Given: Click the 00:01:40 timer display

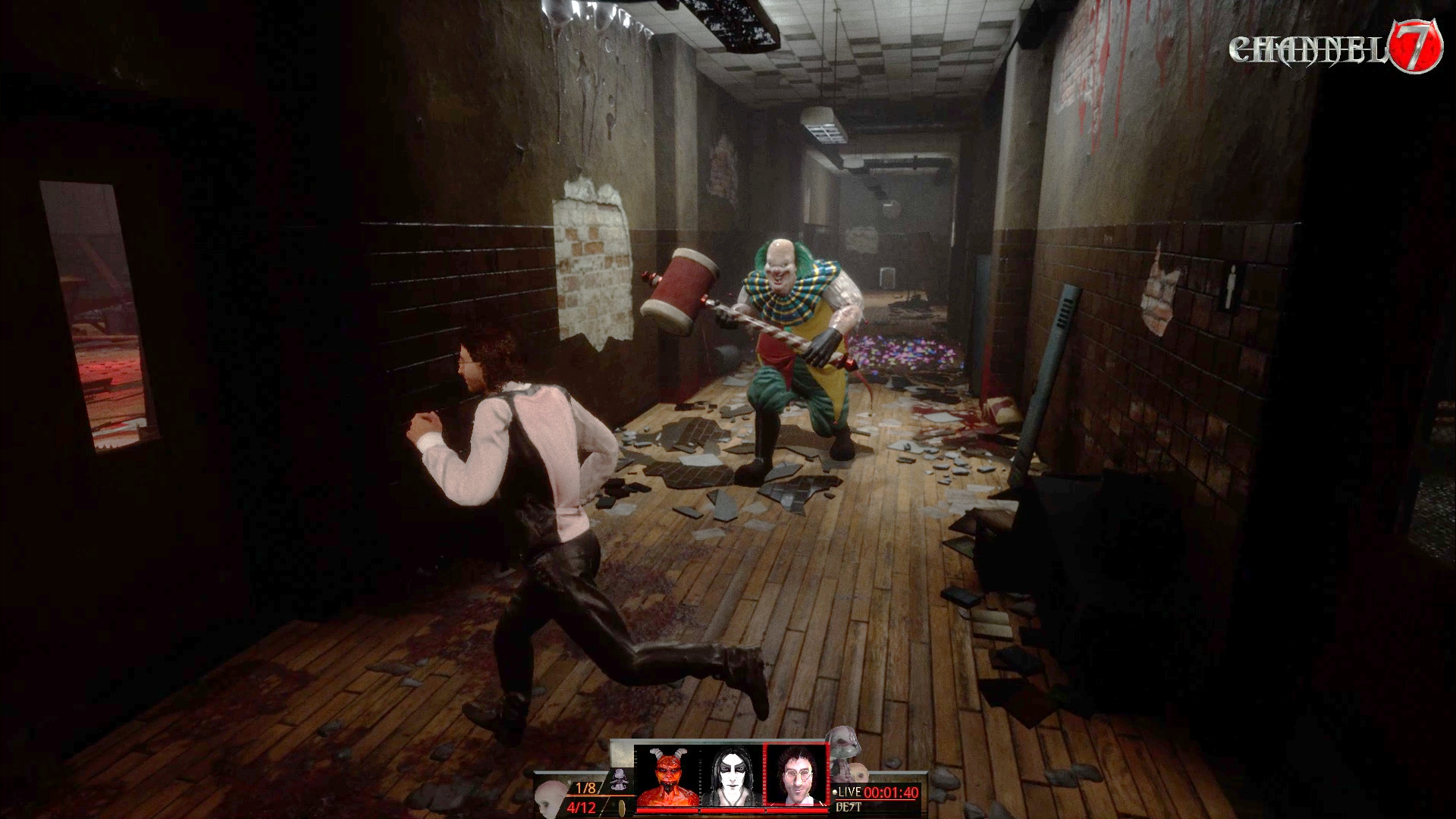Looking at the screenshot, I should pyautogui.click(x=890, y=792).
